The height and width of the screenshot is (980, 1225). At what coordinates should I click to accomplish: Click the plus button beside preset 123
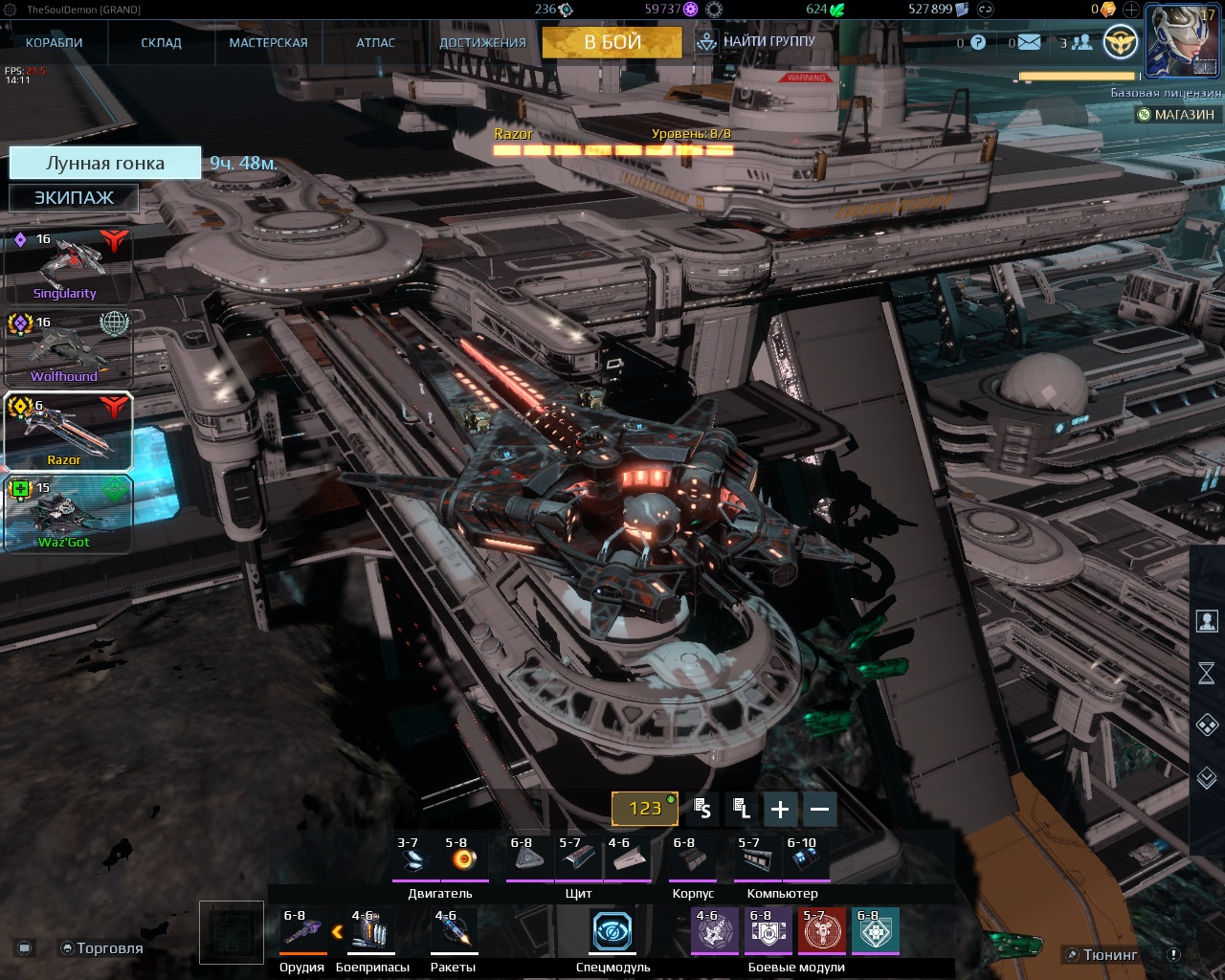click(x=780, y=810)
